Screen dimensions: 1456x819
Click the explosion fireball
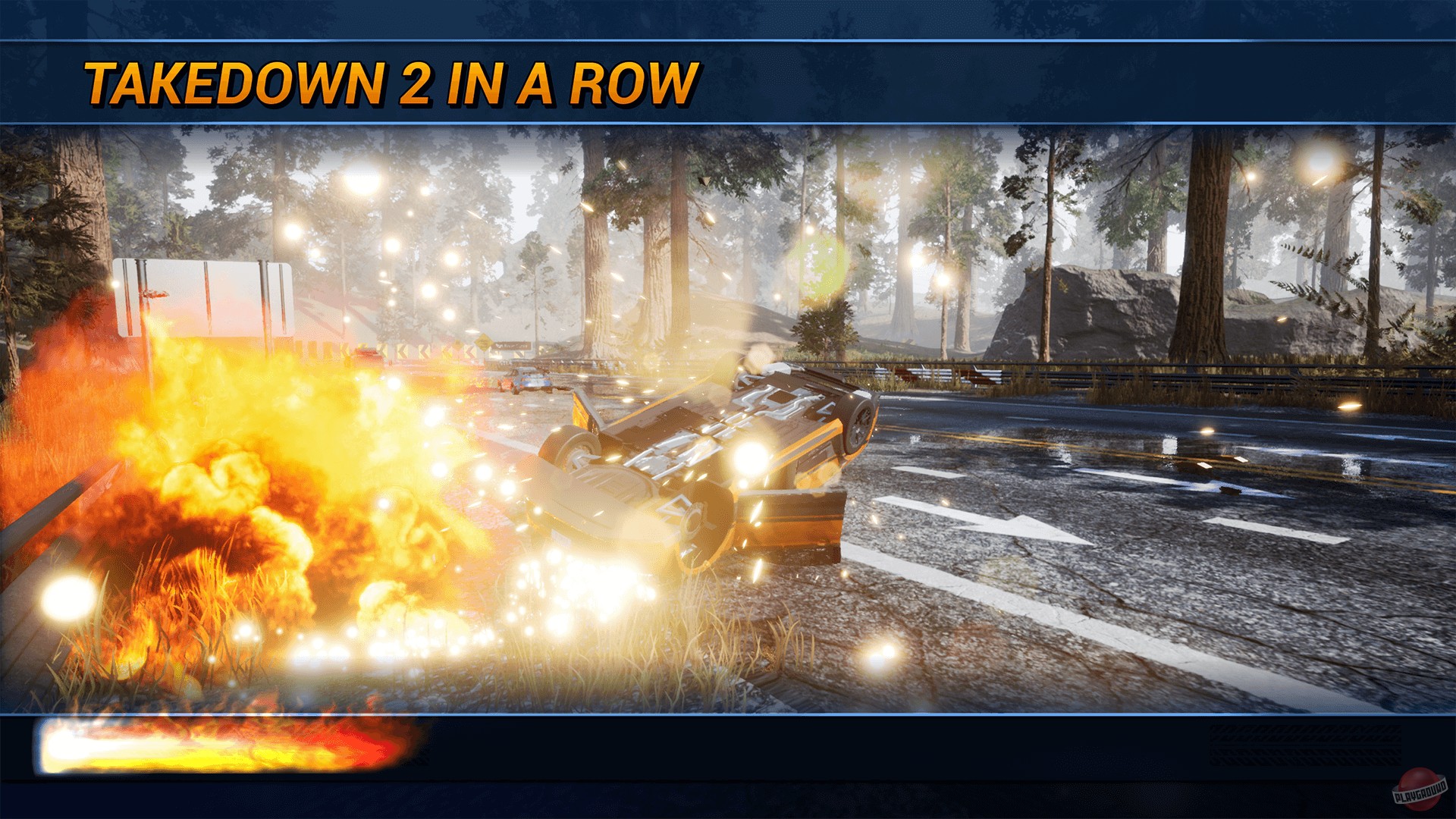pyautogui.click(x=250, y=516)
